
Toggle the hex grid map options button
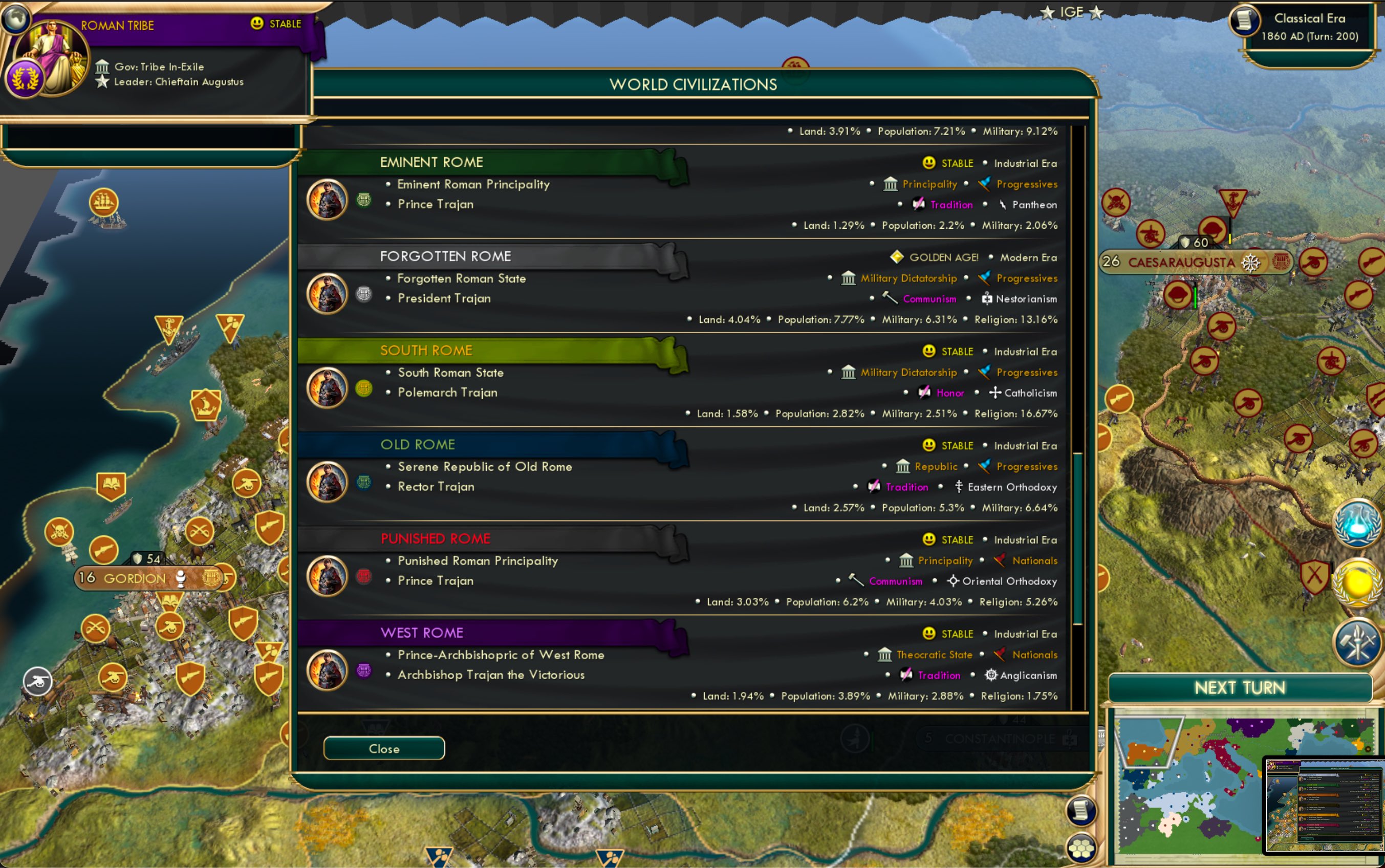click(1081, 849)
